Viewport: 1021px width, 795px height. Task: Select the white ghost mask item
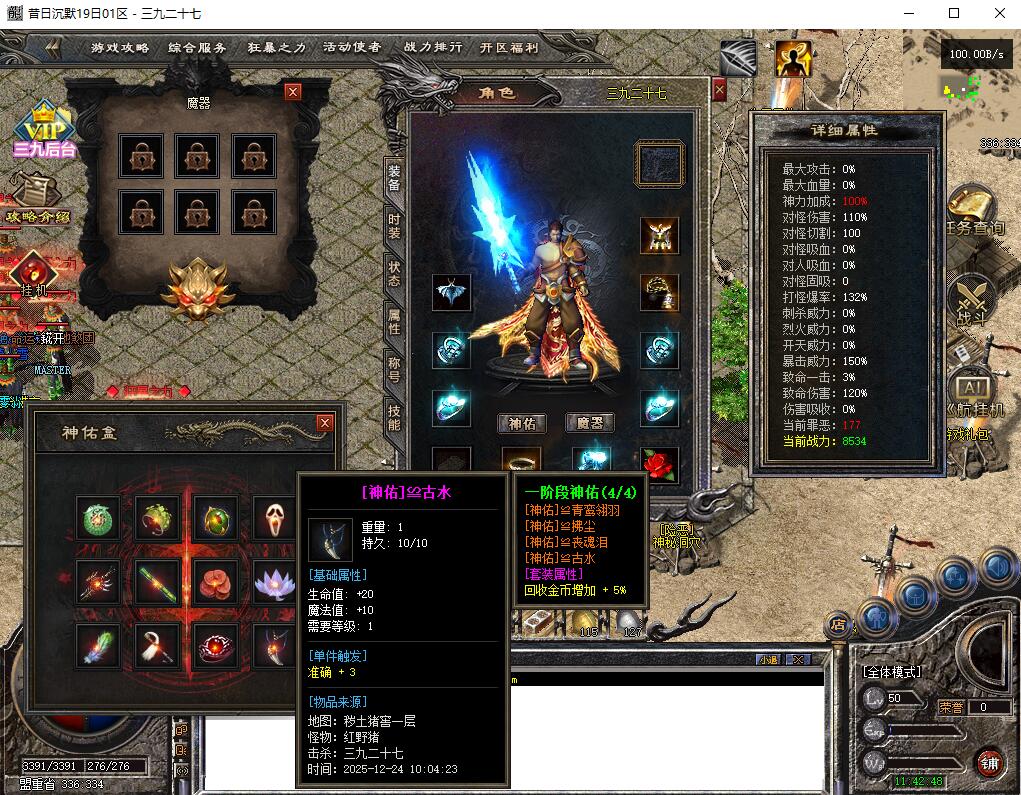click(273, 517)
